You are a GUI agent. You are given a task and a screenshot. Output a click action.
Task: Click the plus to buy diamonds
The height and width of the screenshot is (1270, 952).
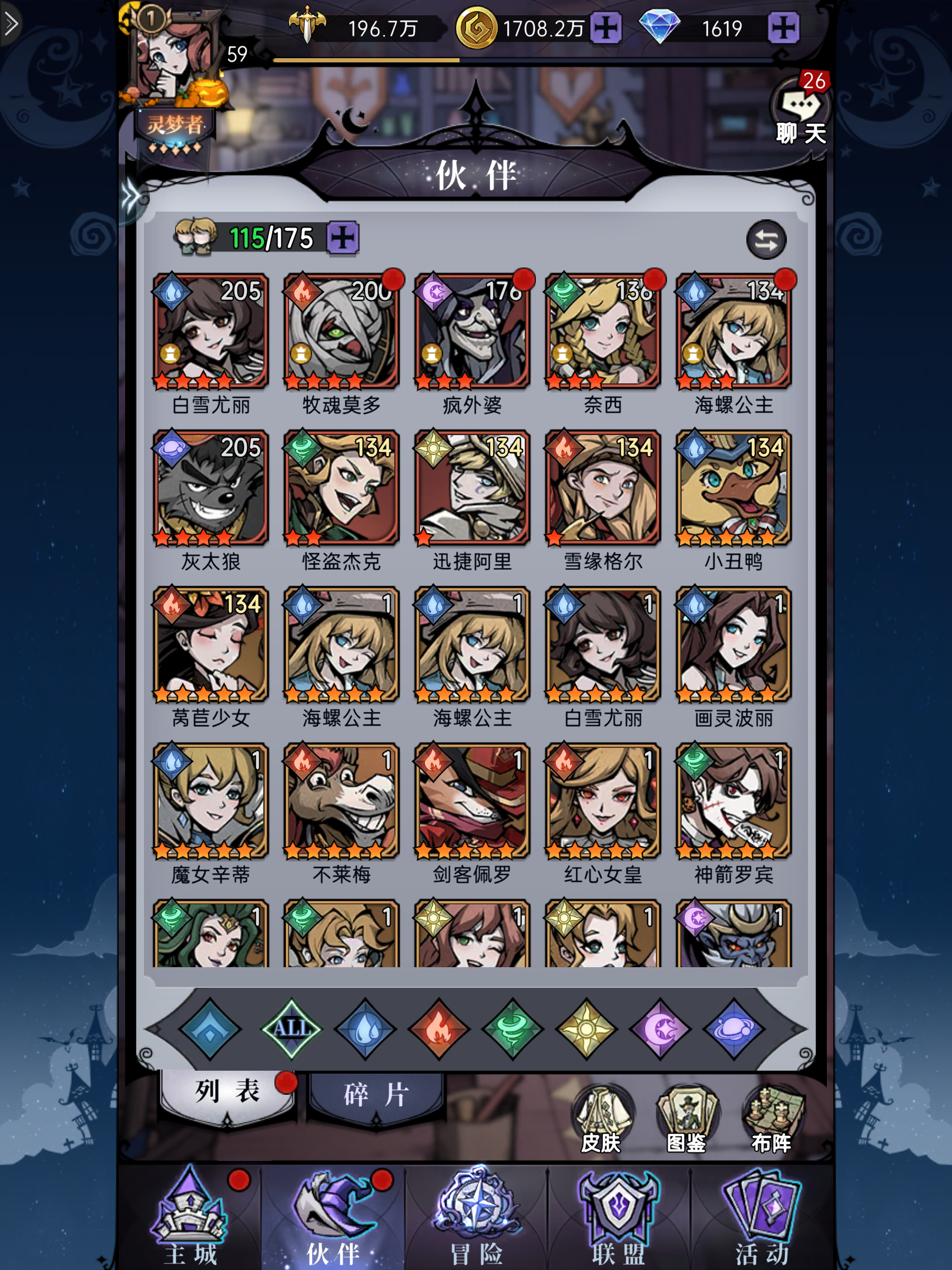tap(784, 28)
